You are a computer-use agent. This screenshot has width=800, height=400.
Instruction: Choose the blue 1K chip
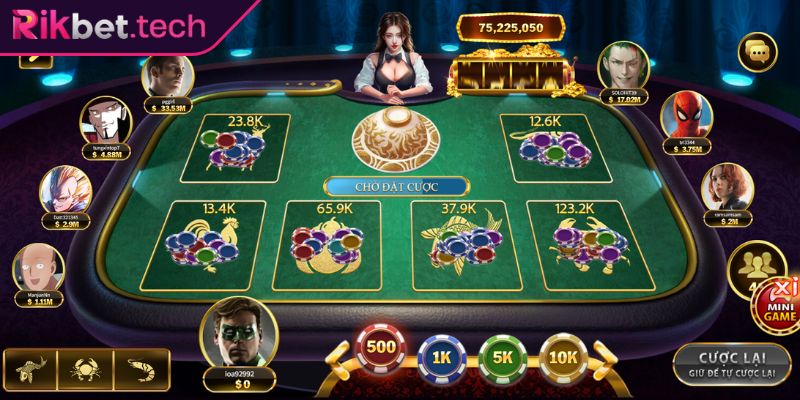(x=443, y=355)
